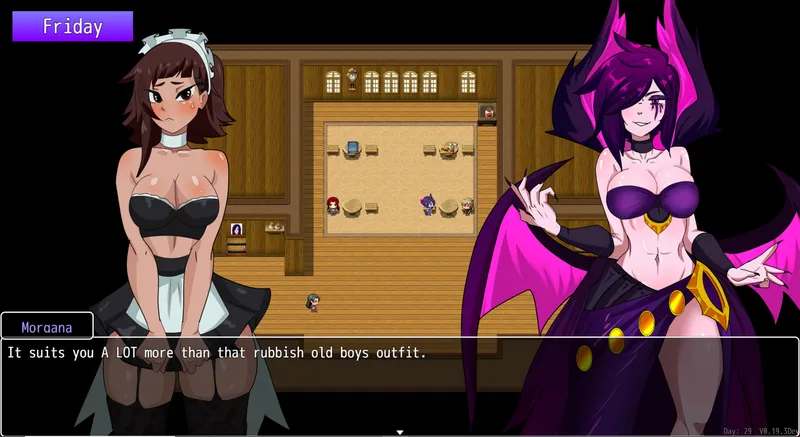Click the small continue arrow under the dialogue
This screenshot has width=800, height=437.
[400, 432]
